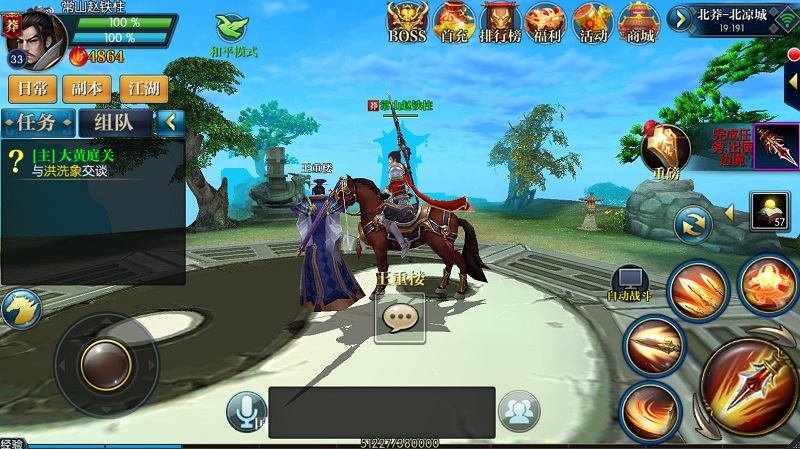The height and width of the screenshot is (449, 800).
Task: Use the item slot showing 57
Action: pyautogui.click(x=768, y=211)
